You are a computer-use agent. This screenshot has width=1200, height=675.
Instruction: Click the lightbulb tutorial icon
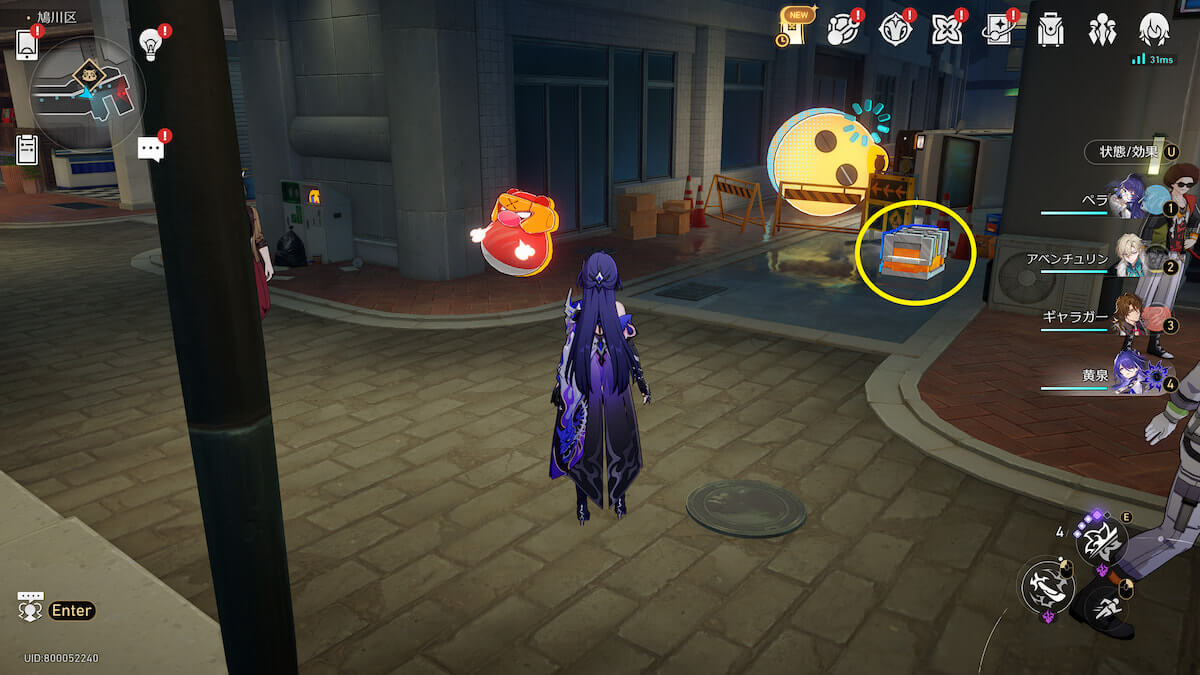coord(151,43)
